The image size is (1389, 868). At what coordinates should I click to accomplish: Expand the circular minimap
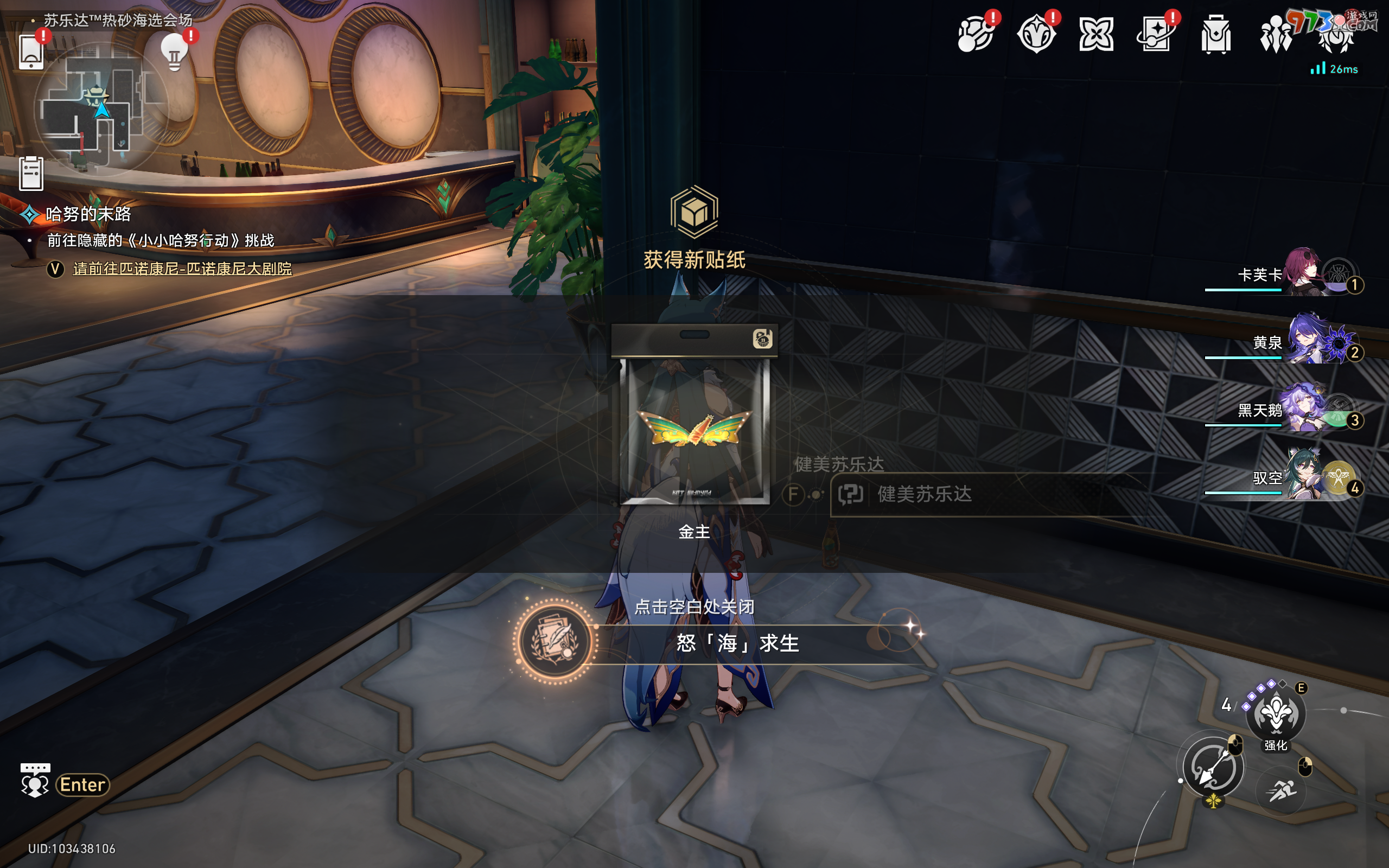(x=100, y=109)
